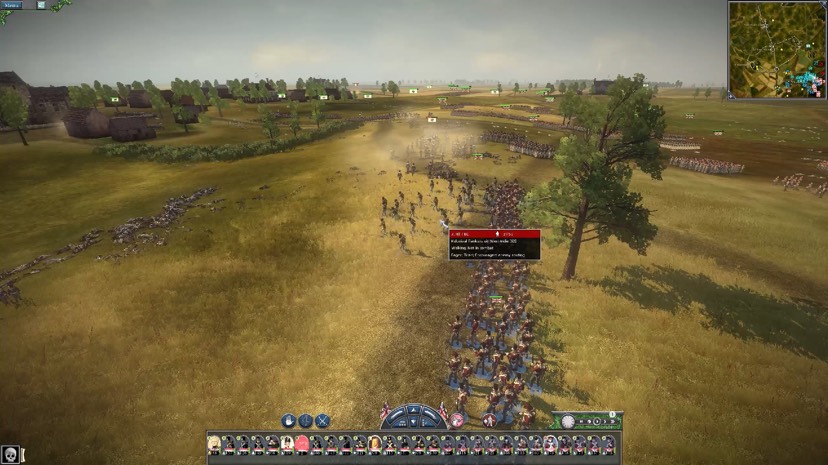Screen dimensions: 828x465
Task: Click the skull icon in corner
Action: click(9, 455)
